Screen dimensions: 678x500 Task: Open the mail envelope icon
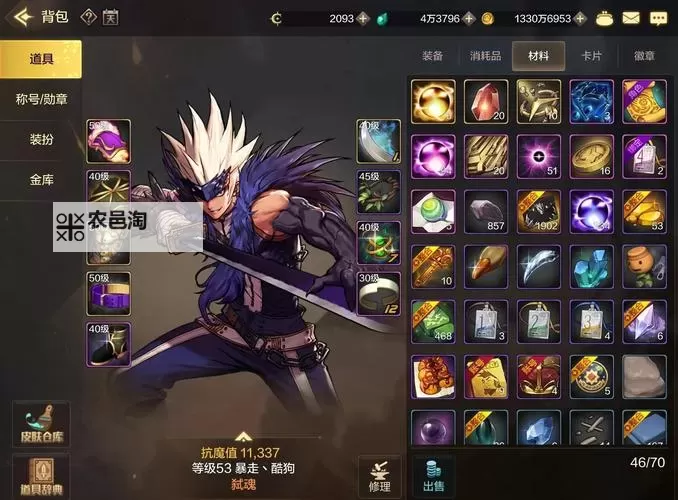tap(631, 18)
